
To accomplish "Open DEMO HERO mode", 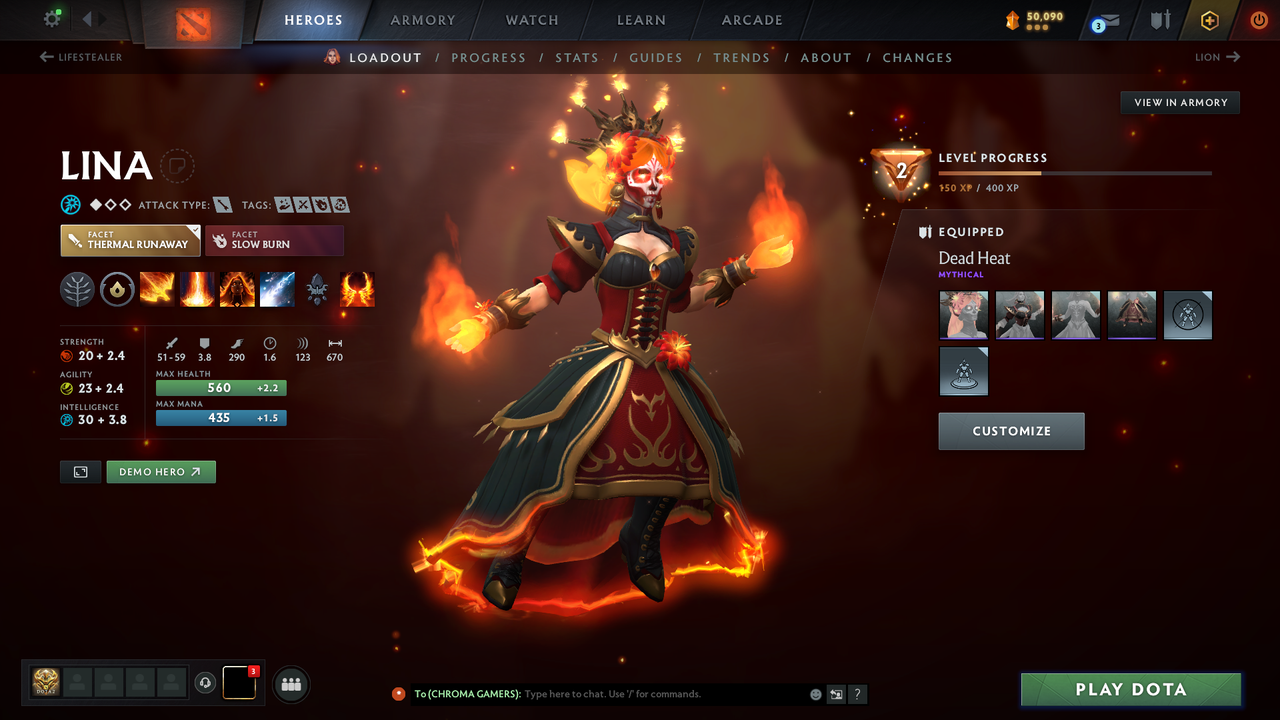I will click(x=161, y=471).
